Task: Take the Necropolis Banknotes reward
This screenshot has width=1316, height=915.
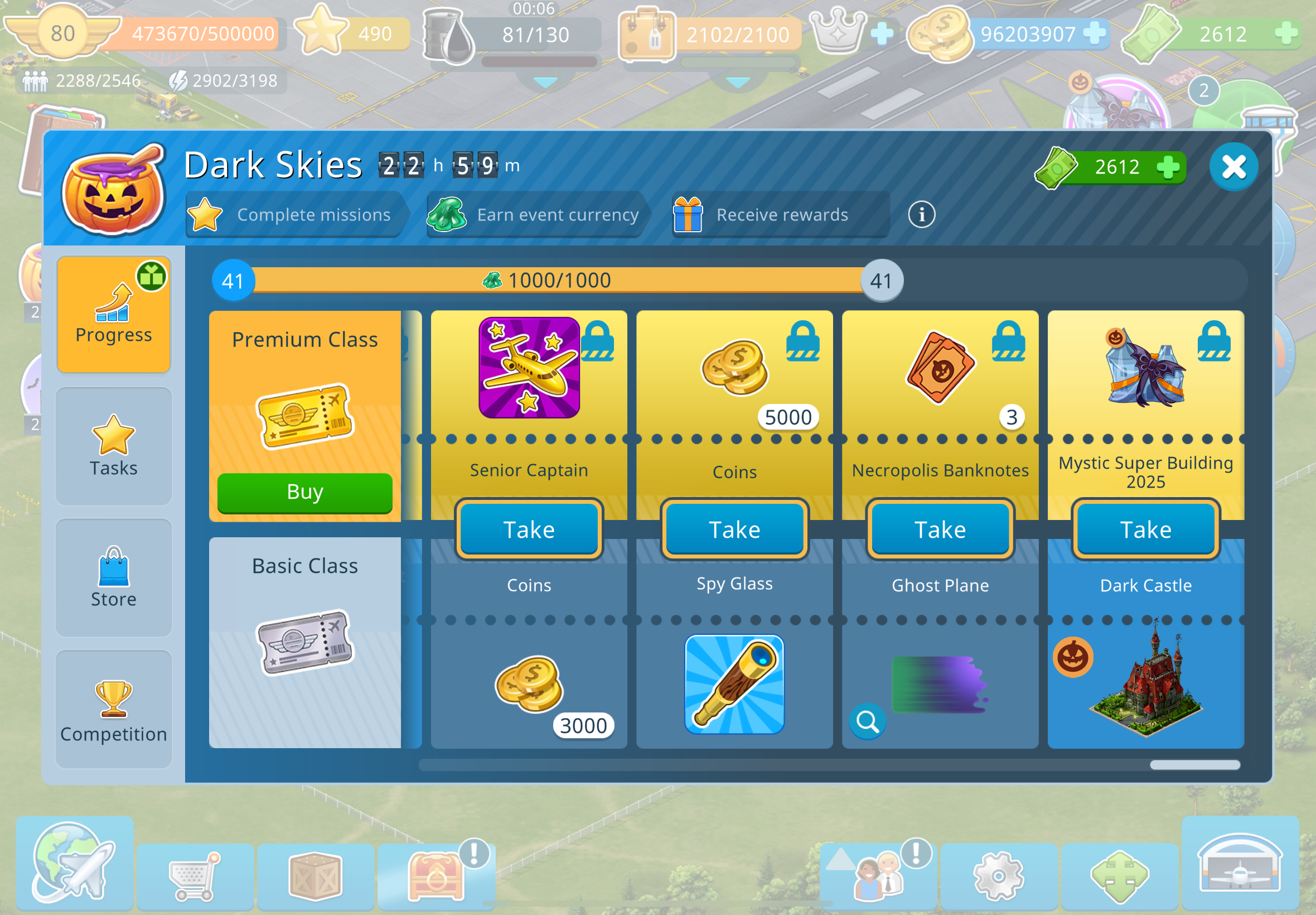Action: point(940,529)
